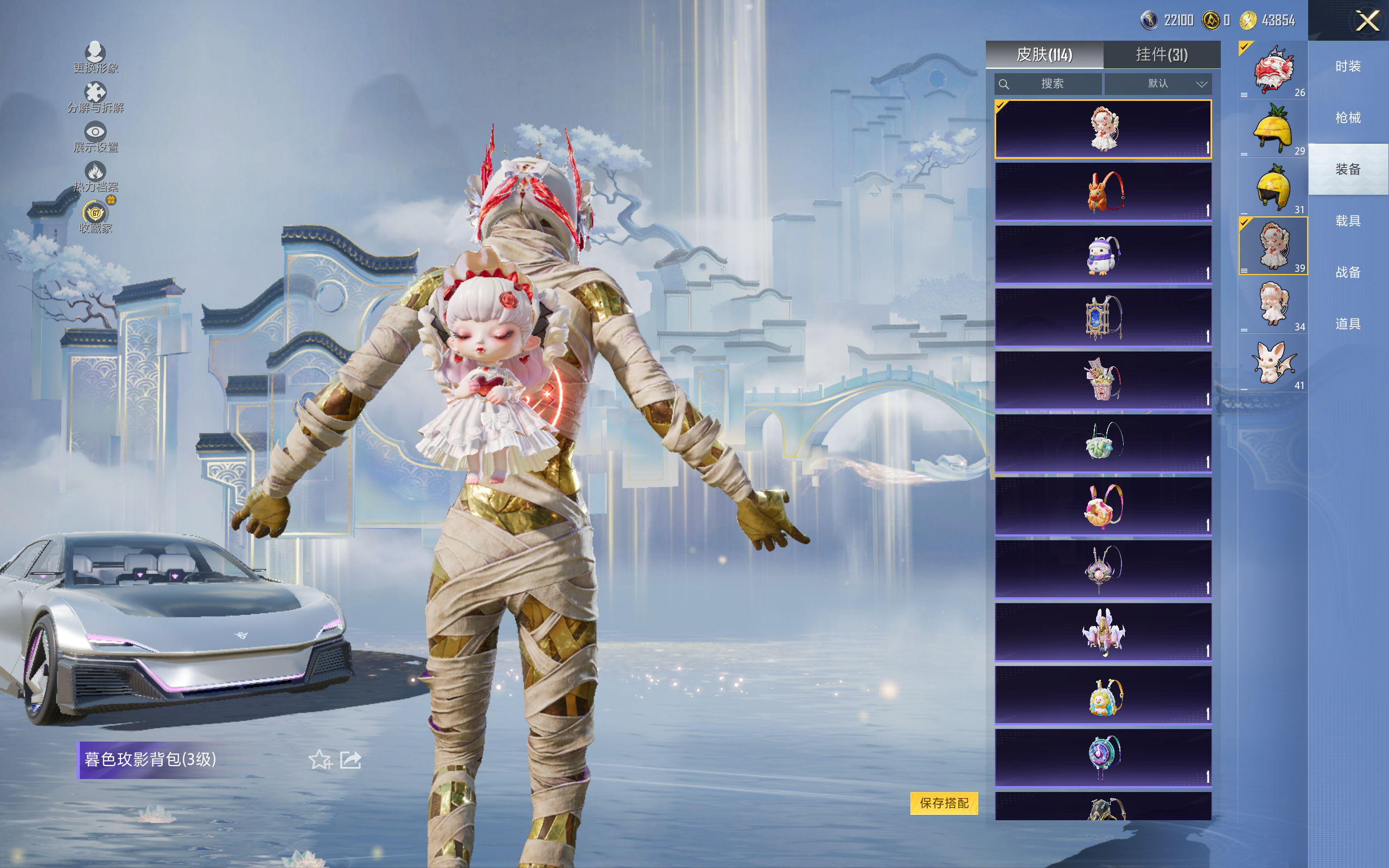1389x868 pixels.
Task: Favorite the backpack with the star icon
Action: [x=320, y=759]
